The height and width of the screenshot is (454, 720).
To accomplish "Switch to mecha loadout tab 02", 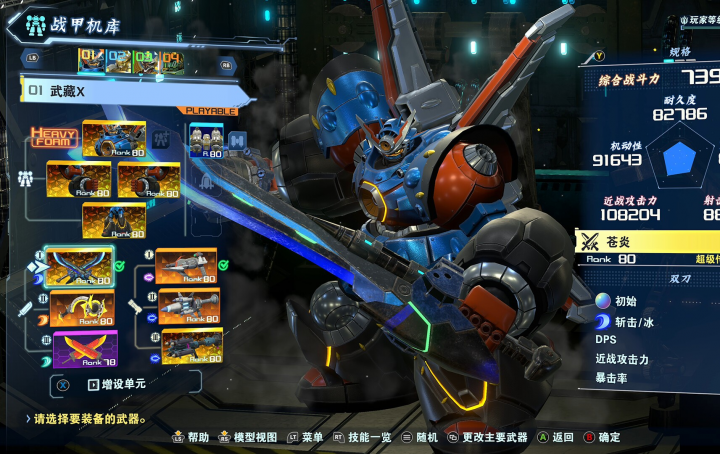I will (120, 61).
